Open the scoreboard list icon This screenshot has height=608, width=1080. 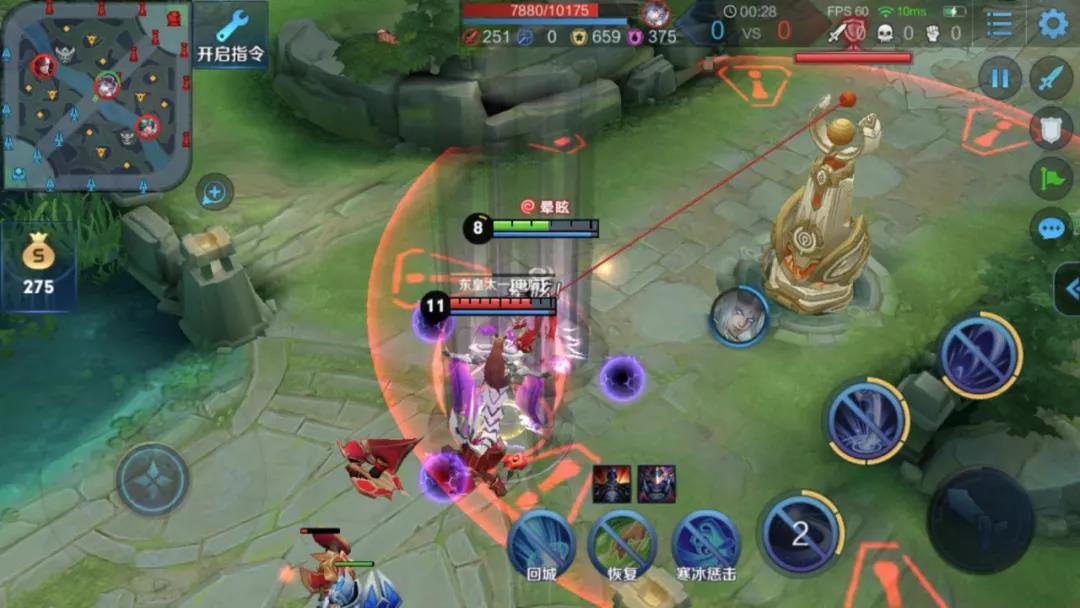point(999,24)
